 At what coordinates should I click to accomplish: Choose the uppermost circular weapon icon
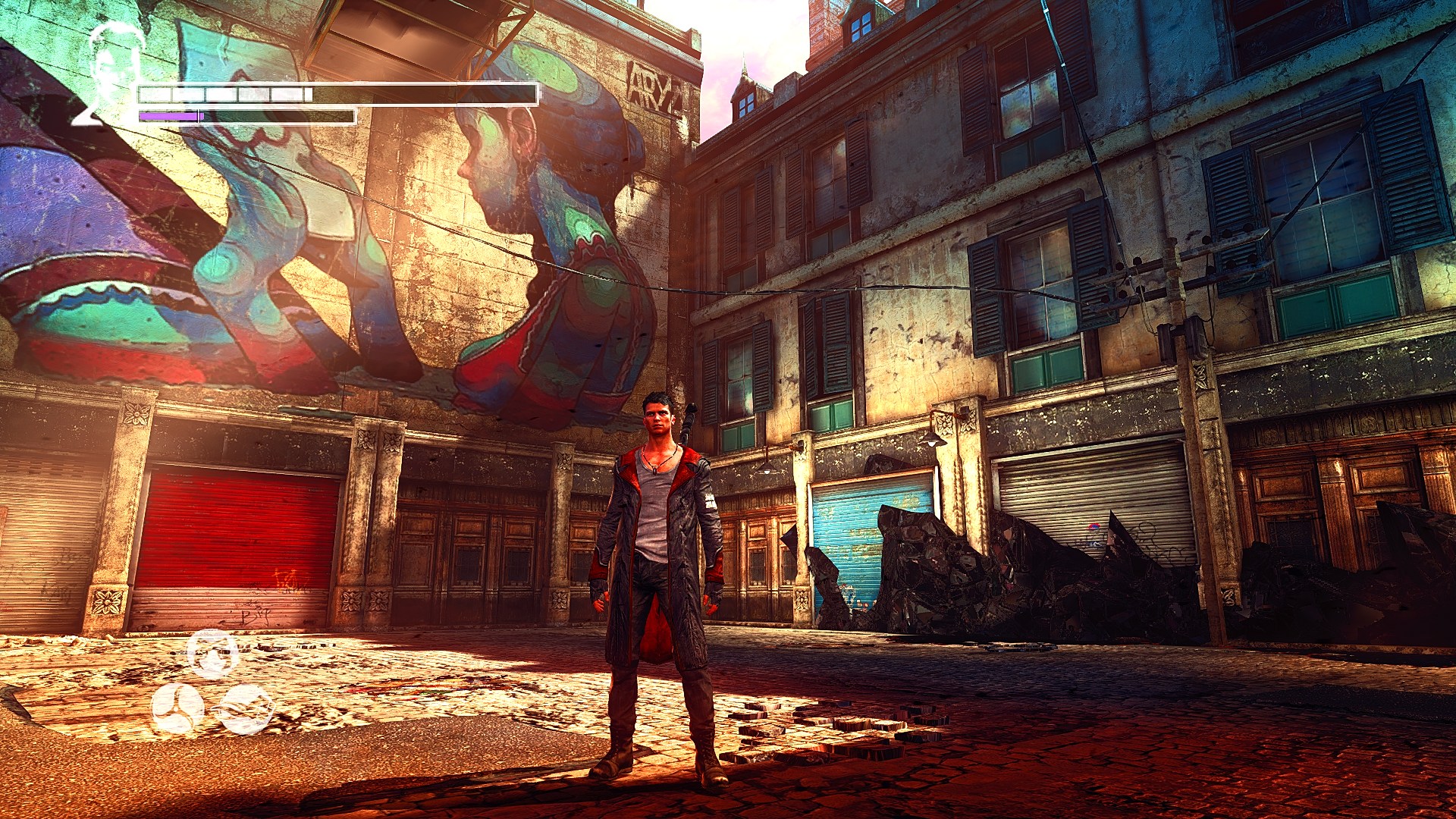[x=212, y=652]
